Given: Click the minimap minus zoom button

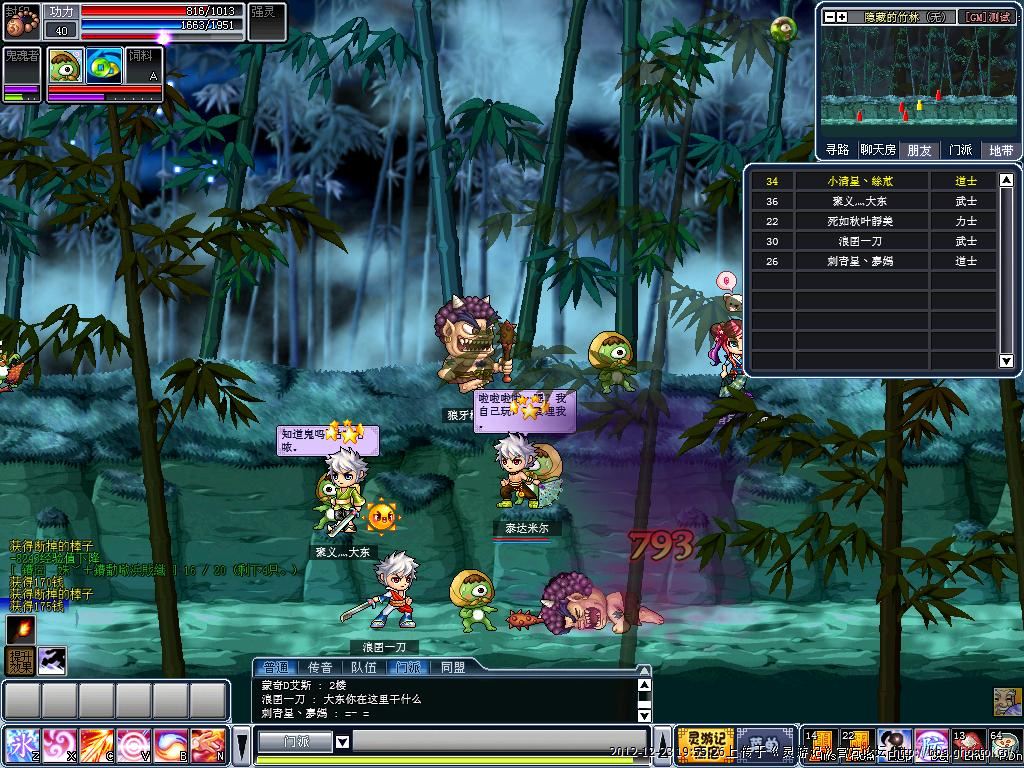Looking at the screenshot, I should (830, 17).
